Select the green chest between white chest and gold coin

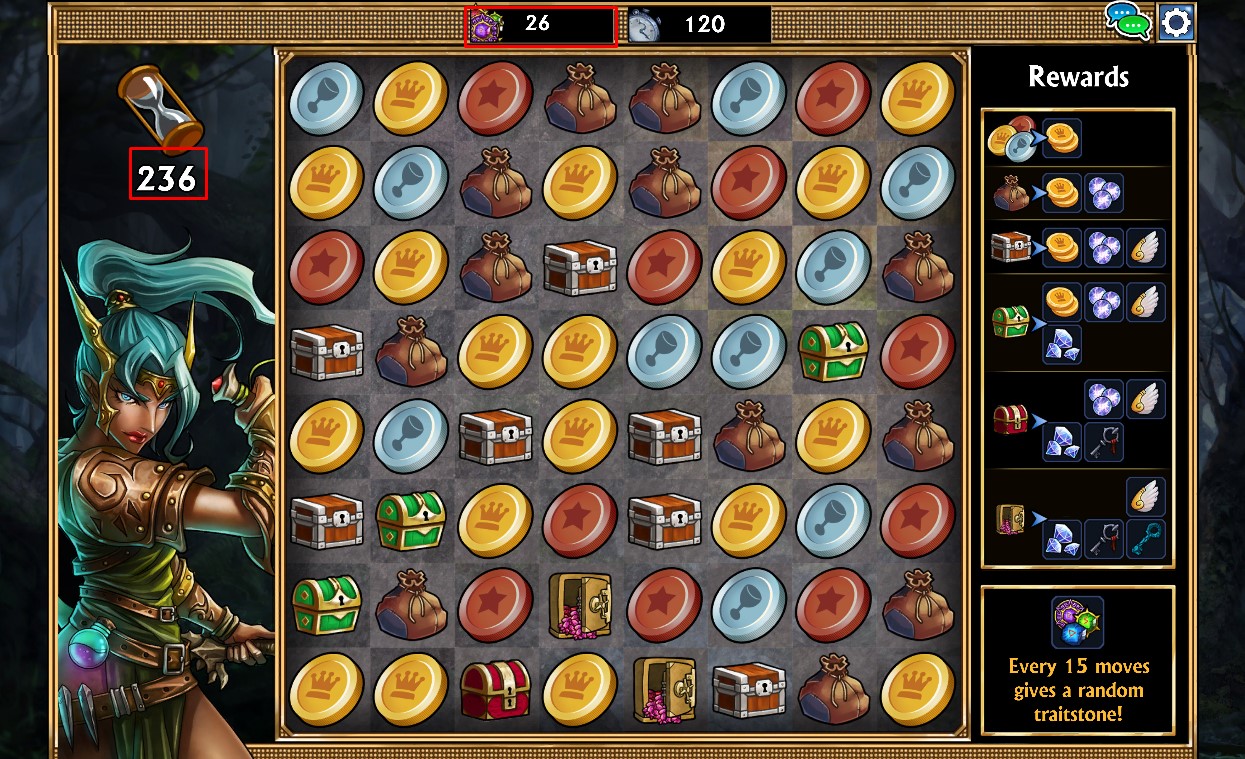coord(410,520)
